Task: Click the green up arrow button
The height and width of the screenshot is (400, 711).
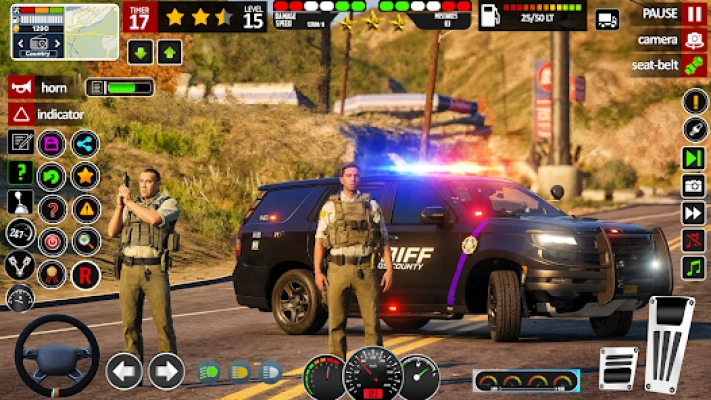Action: click(x=170, y=53)
